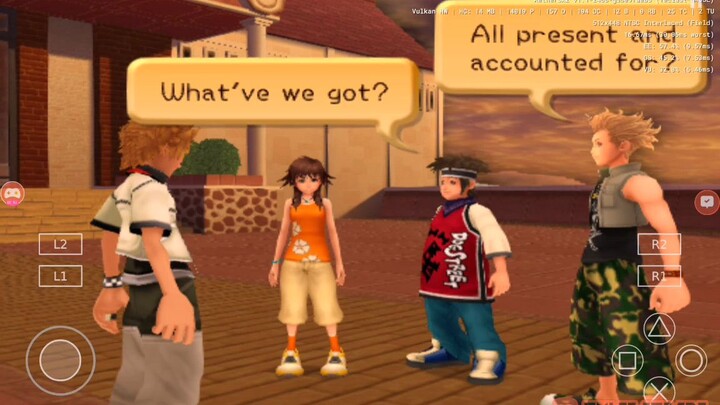Tap the circle touch button

click(691, 360)
